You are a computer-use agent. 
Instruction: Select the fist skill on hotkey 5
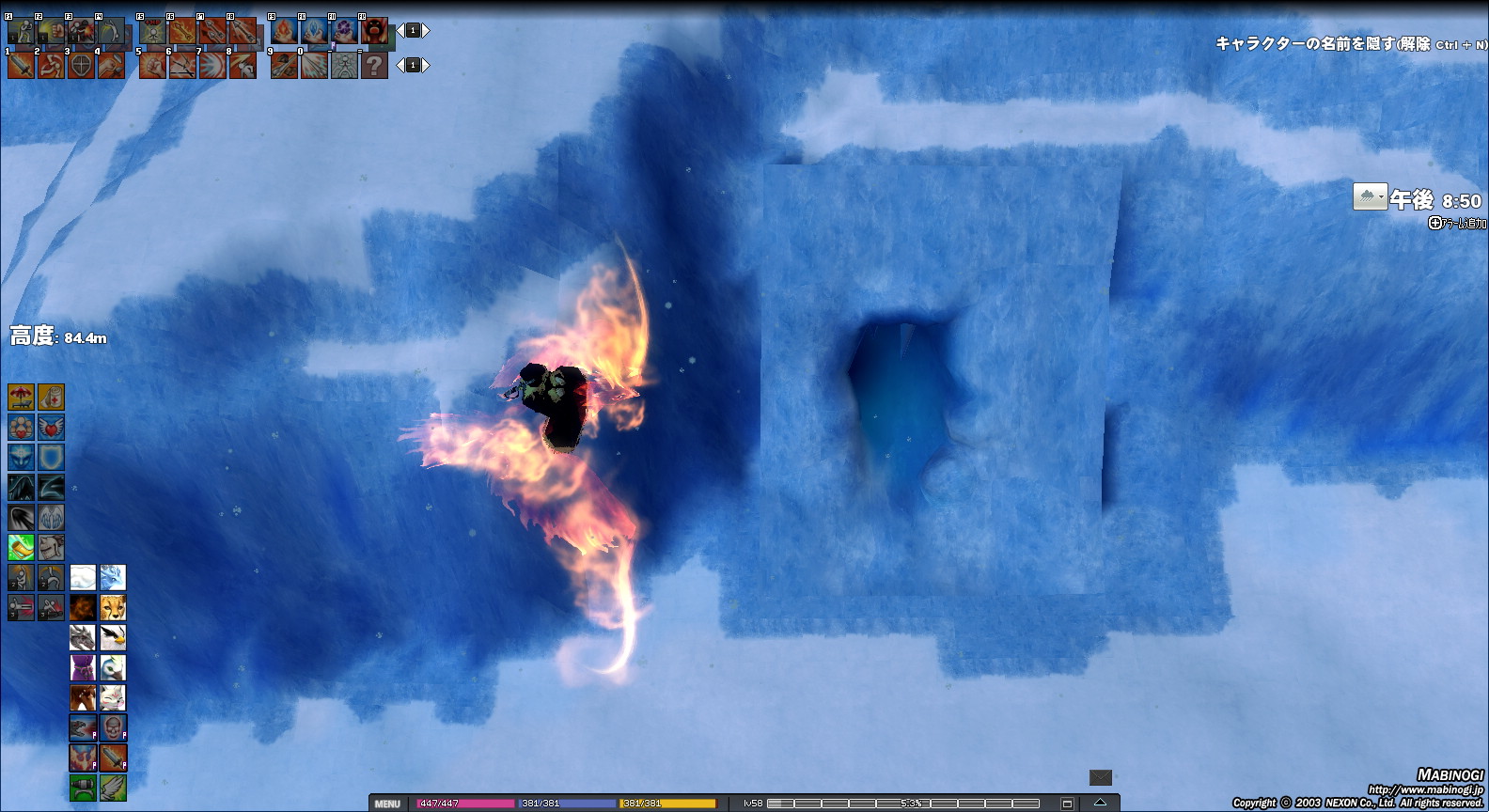tap(152, 65)
